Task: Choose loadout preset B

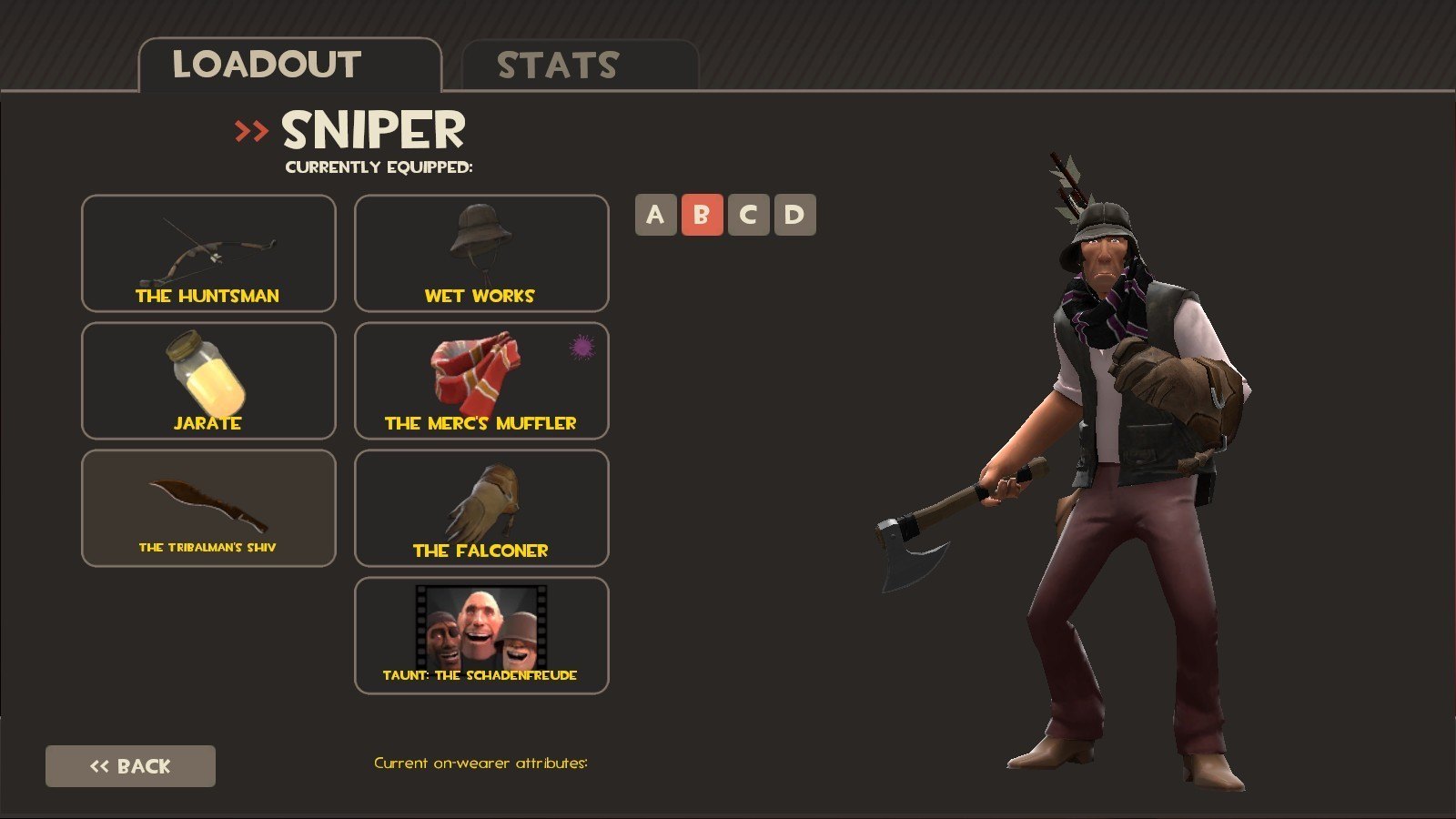Action: pos(702,215)
